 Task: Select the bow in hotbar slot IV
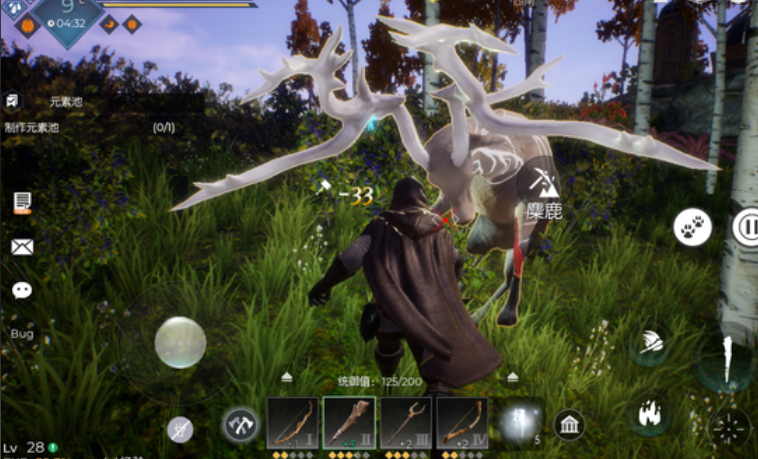462,423
